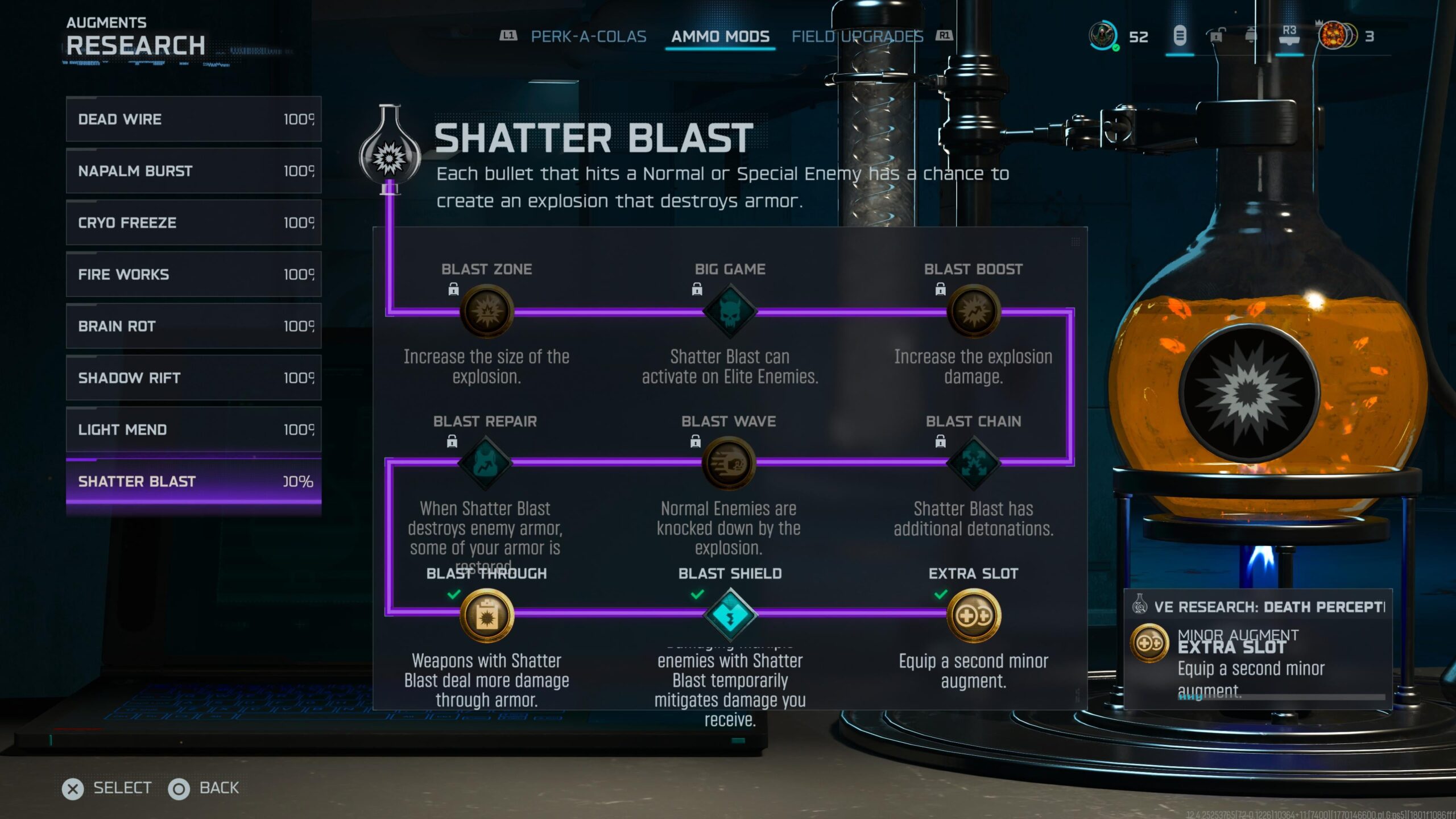Switch to the Perk-a-Colas tab
1456x819 pixels.
click(x=588, y=37)
